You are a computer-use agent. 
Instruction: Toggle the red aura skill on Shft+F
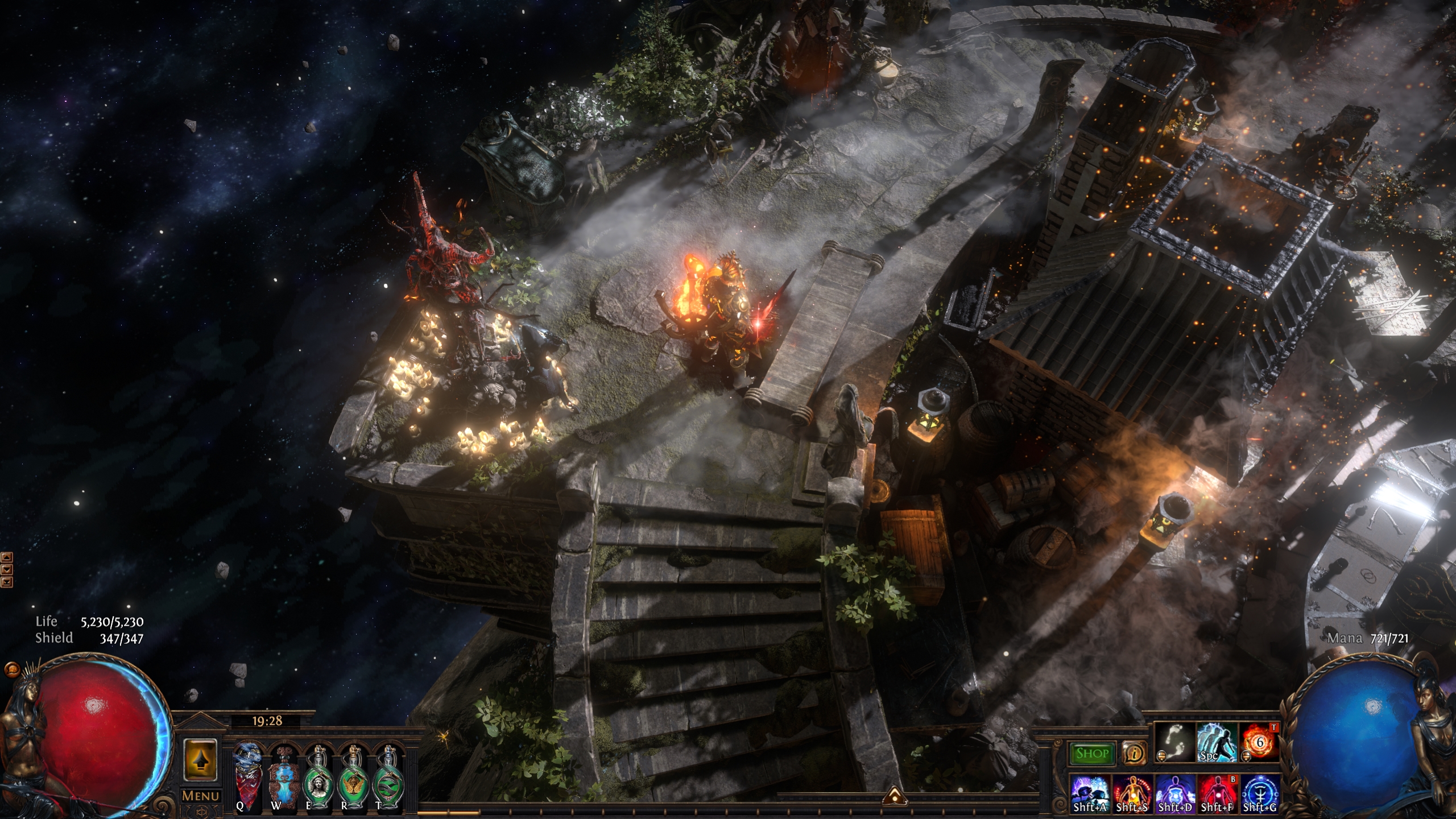(x=1217, y=792)
